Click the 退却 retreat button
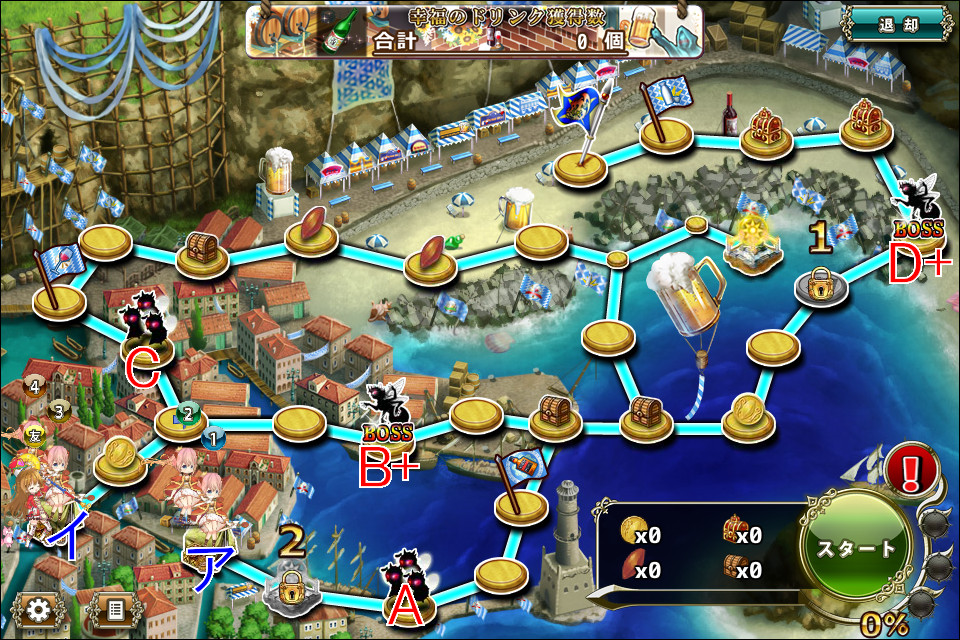960x640 pixels. pos(896,24)
